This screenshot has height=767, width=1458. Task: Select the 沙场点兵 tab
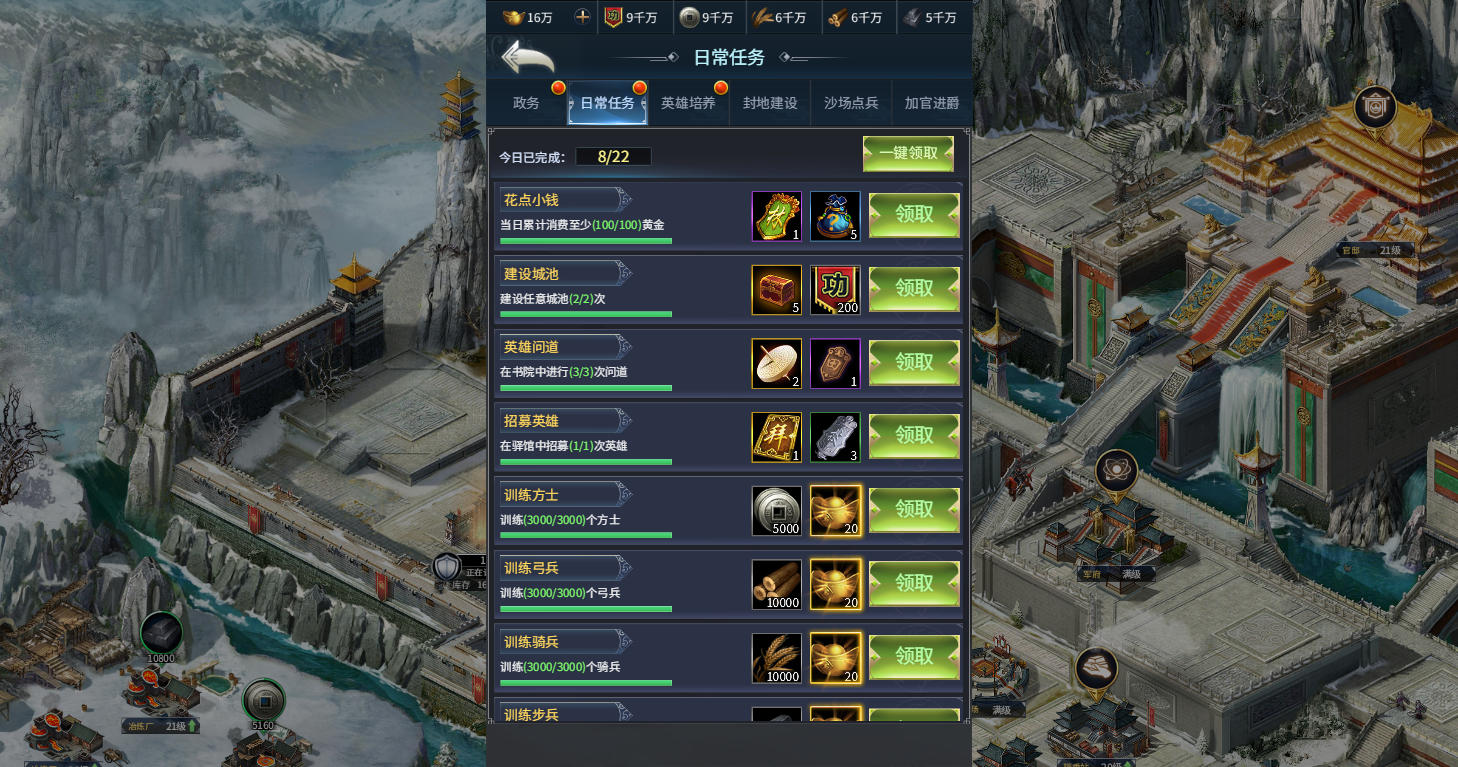point(851,103)
